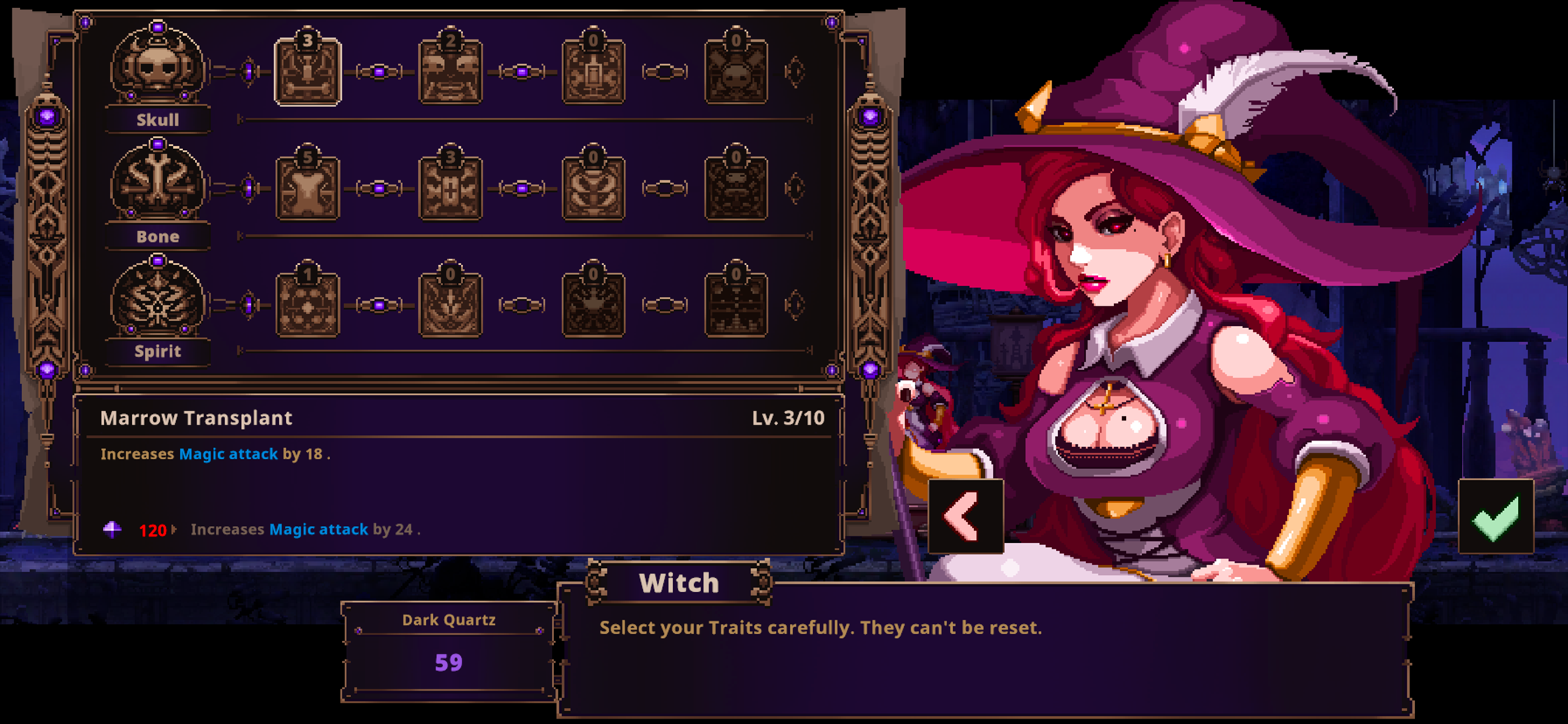The image size is (1568, 724).
Task: Pick the Bone trait at level 3
Action: [450, 189]
